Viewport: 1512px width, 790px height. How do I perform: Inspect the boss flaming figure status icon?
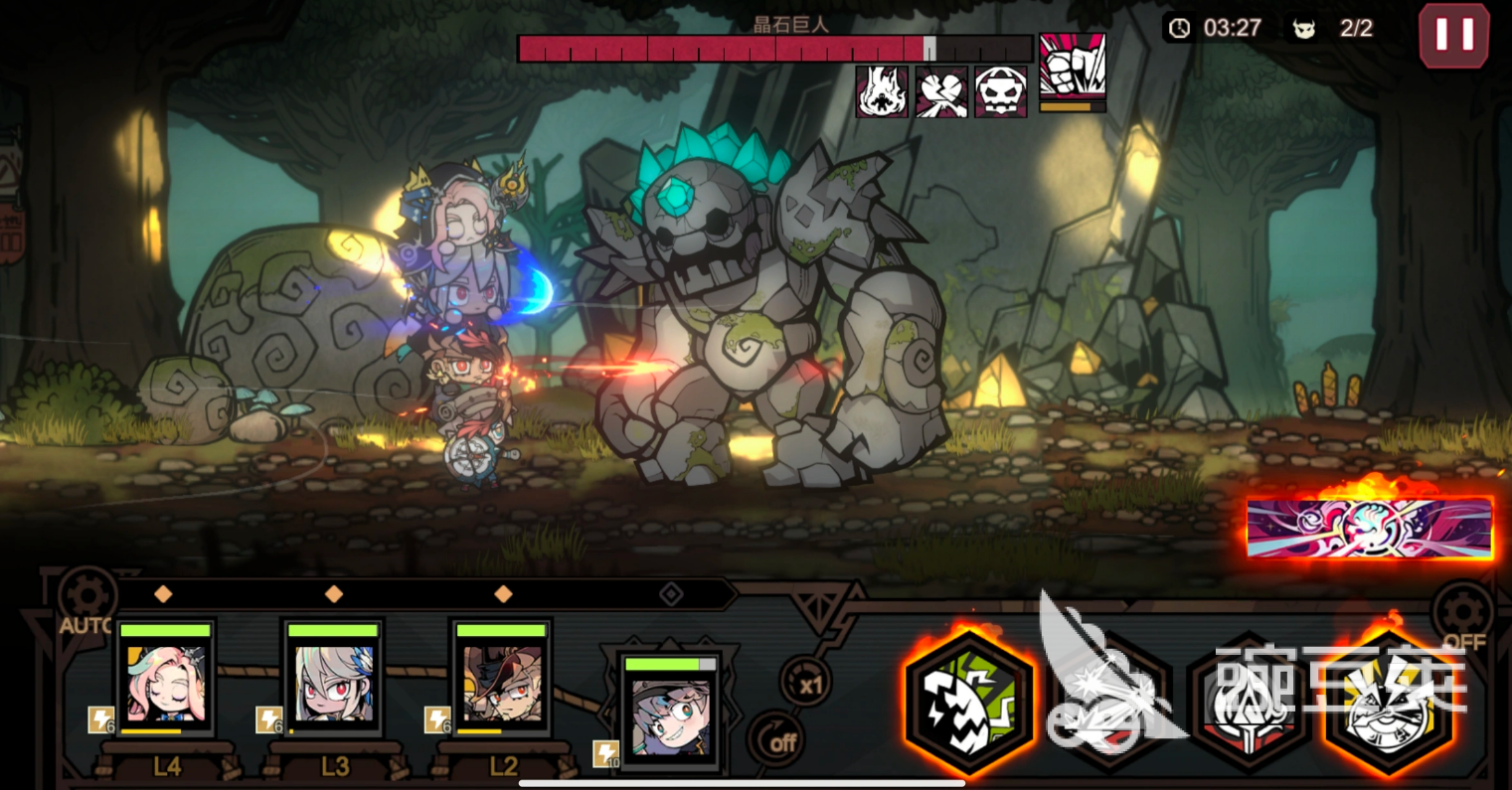coord(881,92)
